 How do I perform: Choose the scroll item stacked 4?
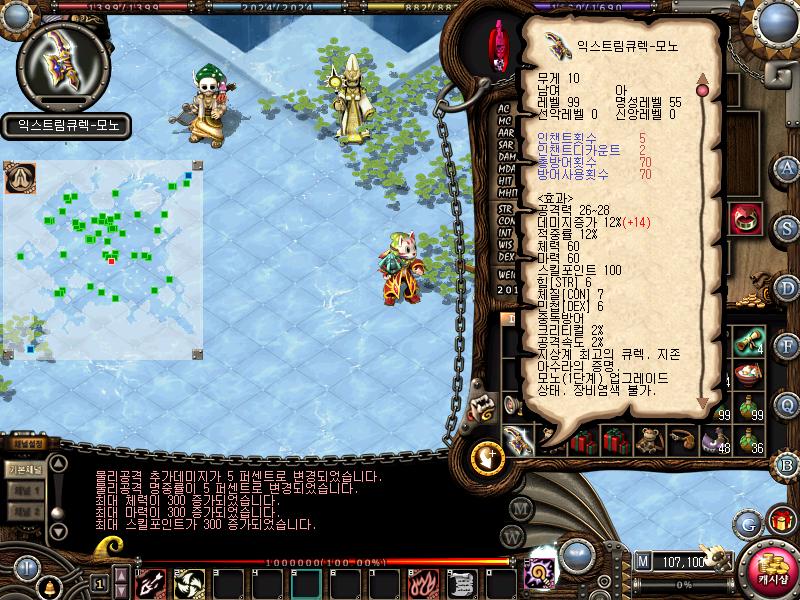click(x=749, y=342)
